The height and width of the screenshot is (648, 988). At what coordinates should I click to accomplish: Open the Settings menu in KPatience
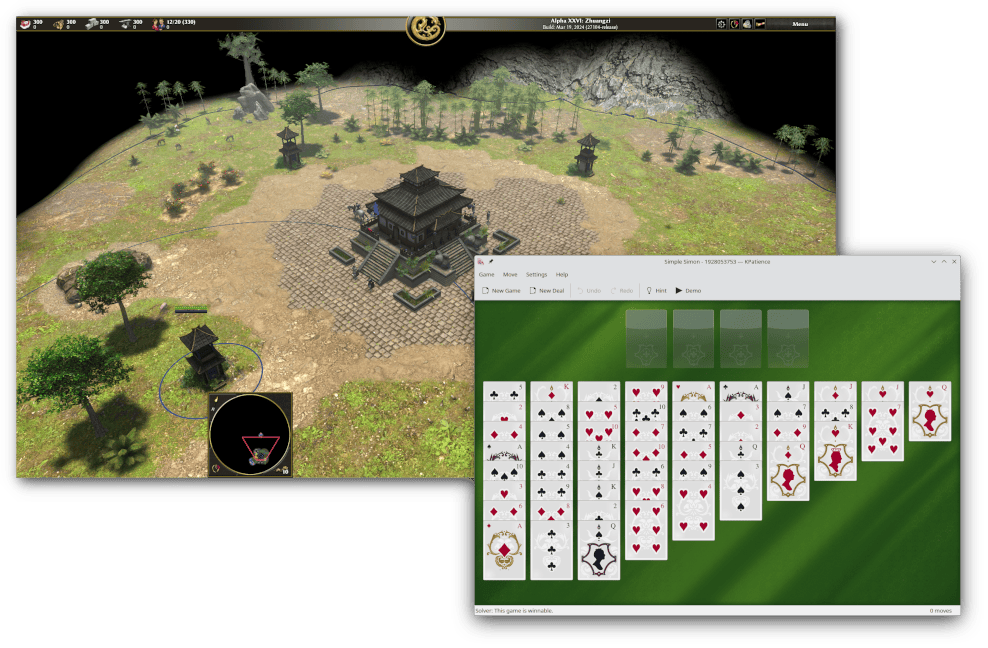pyautogui.click(x=537, y=274)
